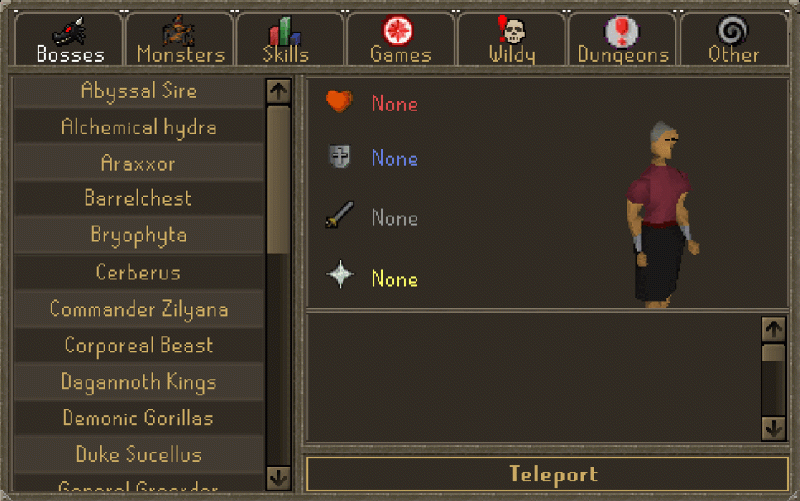The height and width of the screenshot is (501, 800).
Task: Choose Commander Zilyana as destination
Action: [138, 309]
